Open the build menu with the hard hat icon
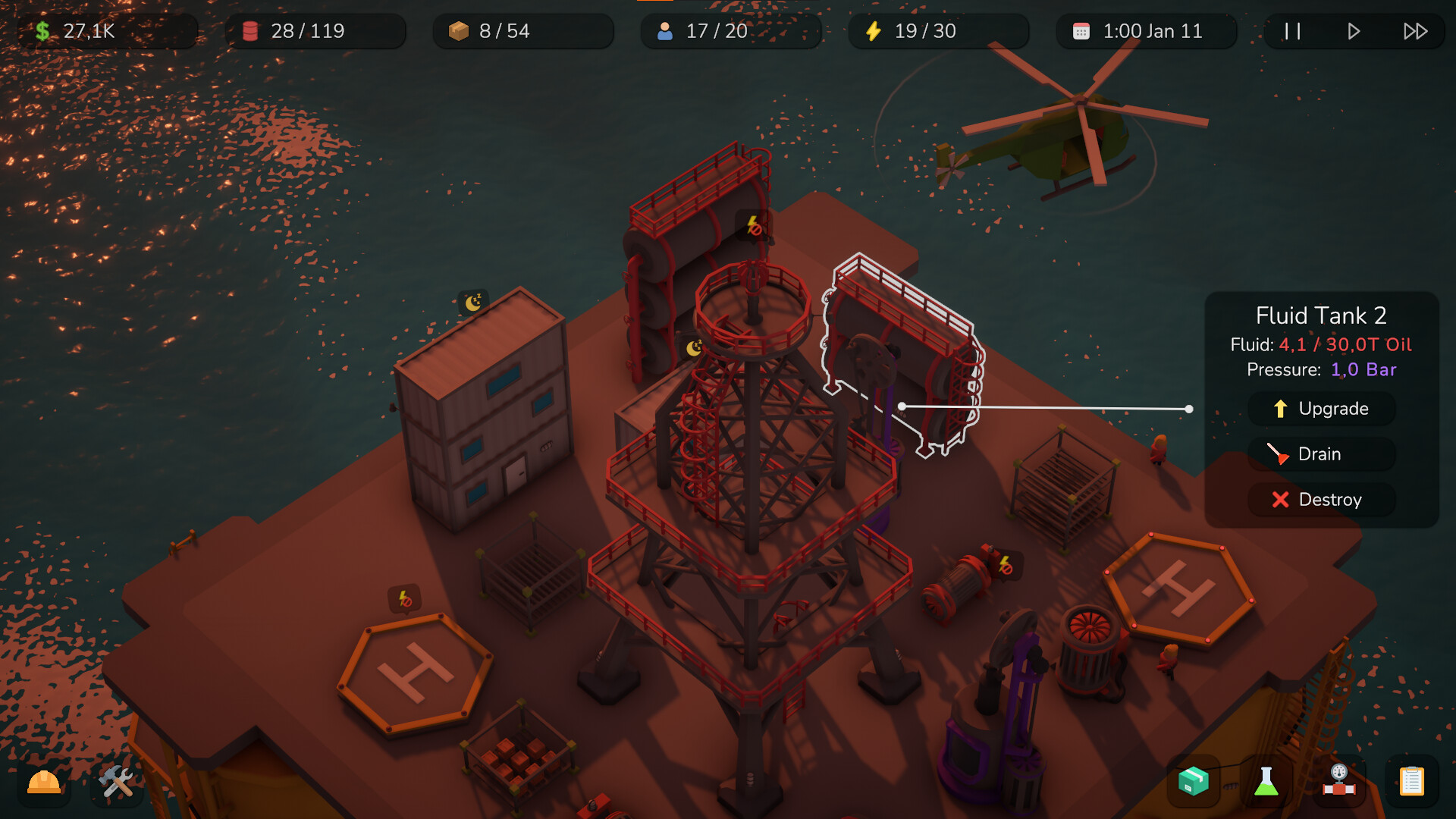 tap(43, 782)
